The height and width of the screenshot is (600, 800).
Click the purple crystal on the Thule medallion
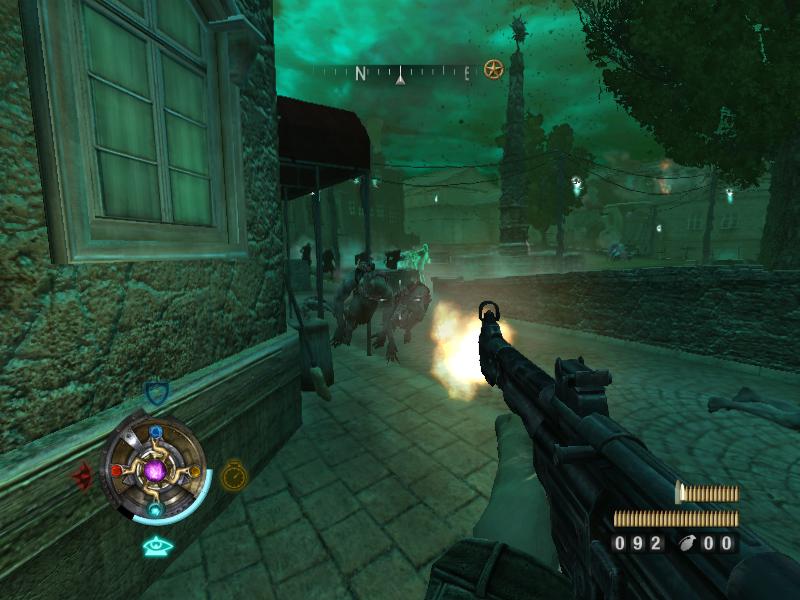[x=155, y=469]
